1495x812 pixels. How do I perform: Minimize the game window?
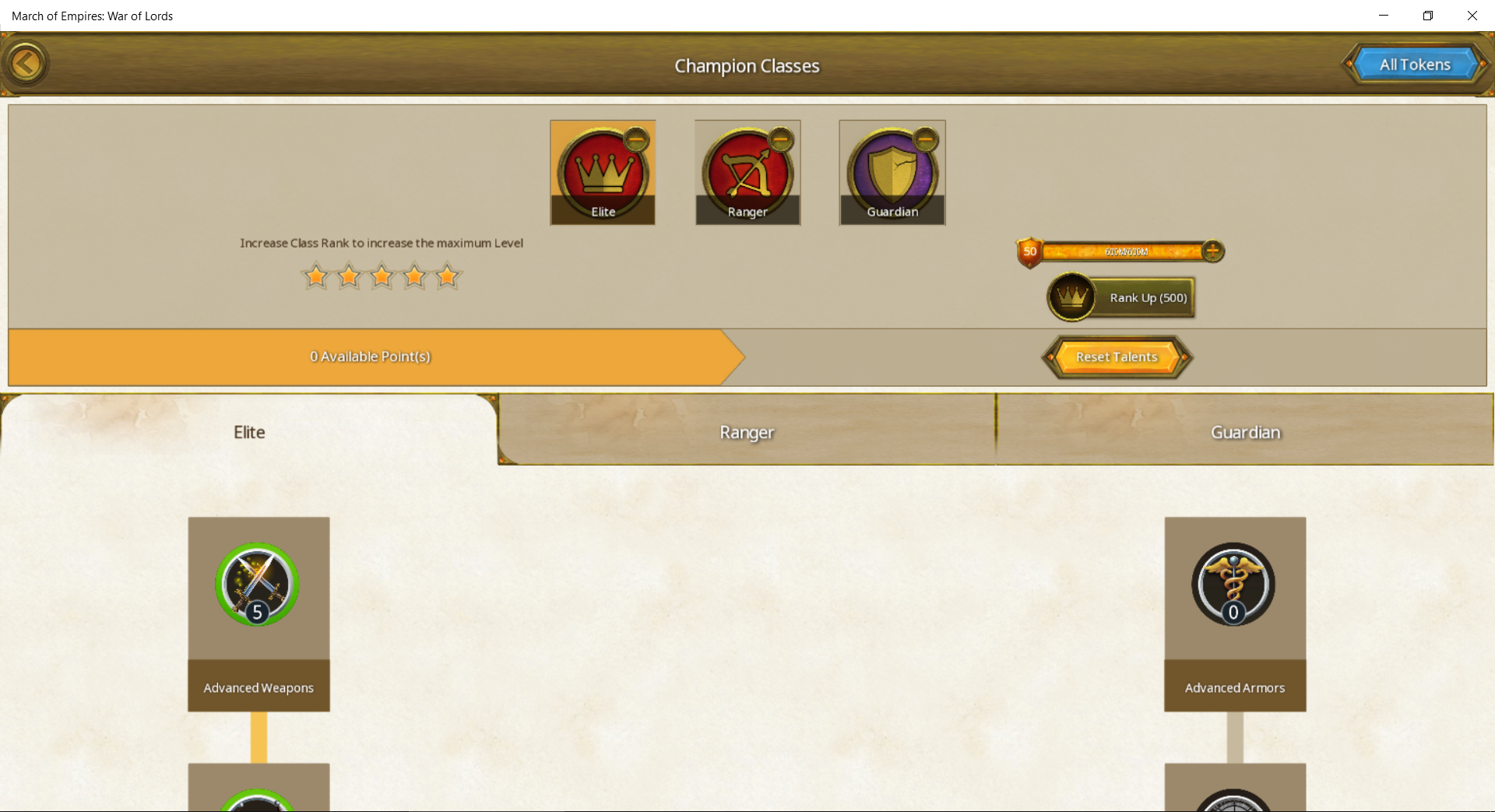[1384, 16]
